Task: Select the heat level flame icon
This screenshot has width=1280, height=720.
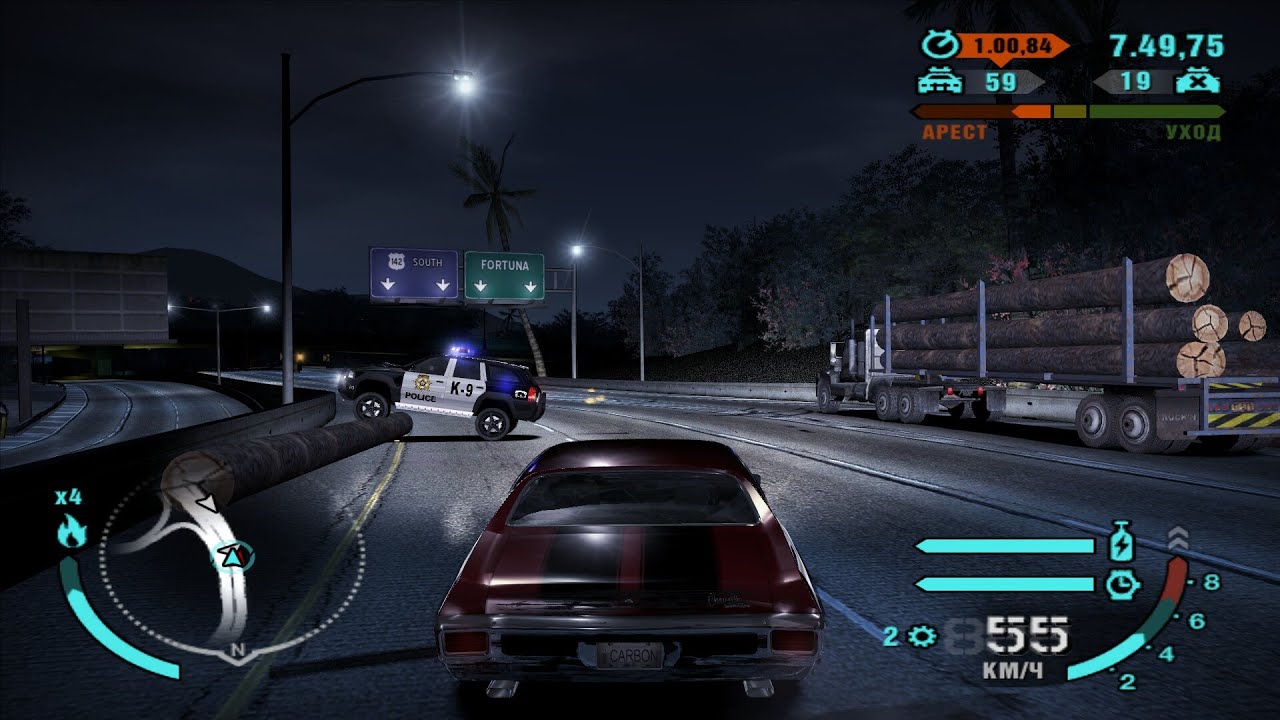Action: point(71,532)
